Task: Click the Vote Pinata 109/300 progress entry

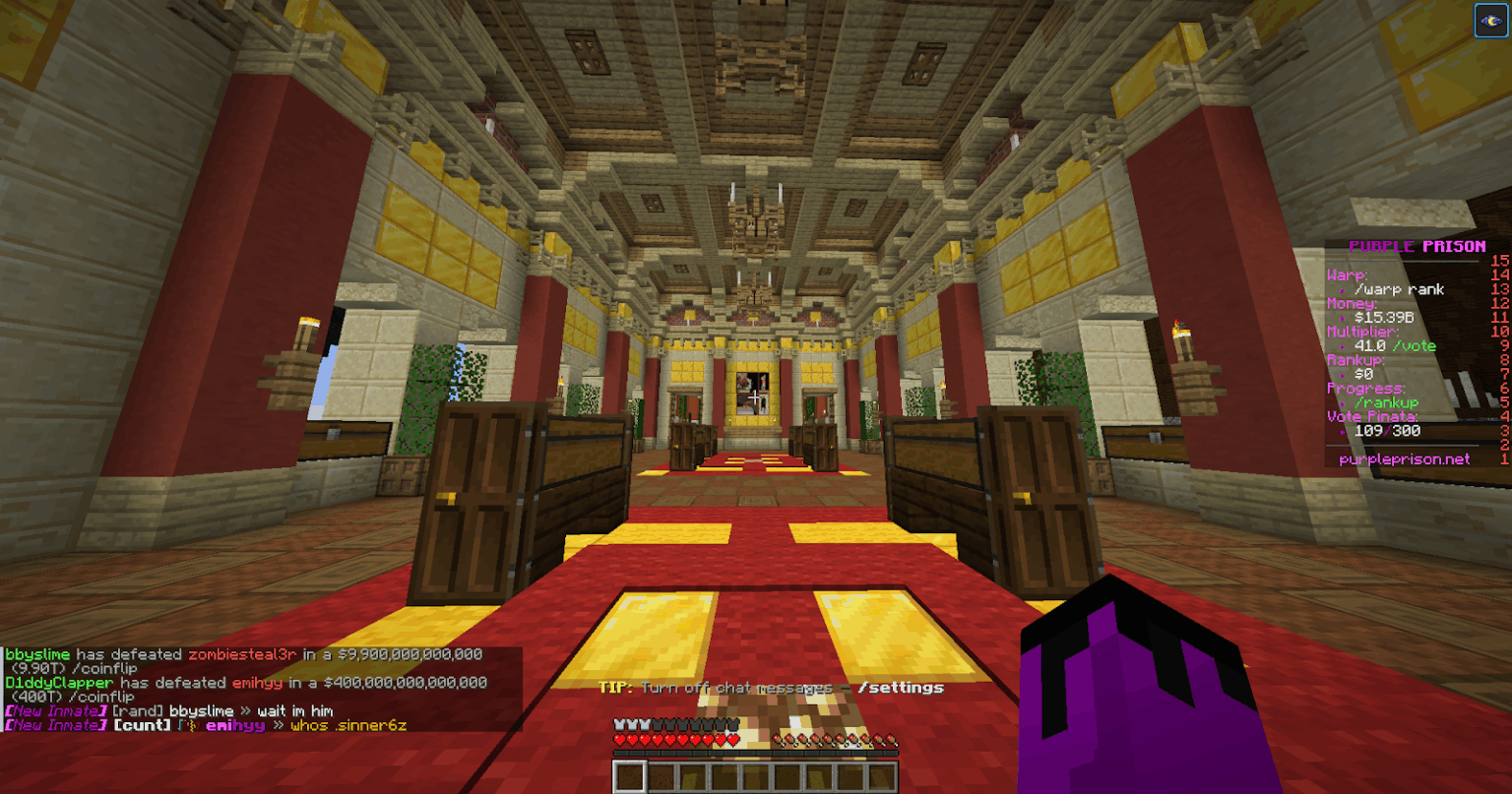Action: (1387, 430)
